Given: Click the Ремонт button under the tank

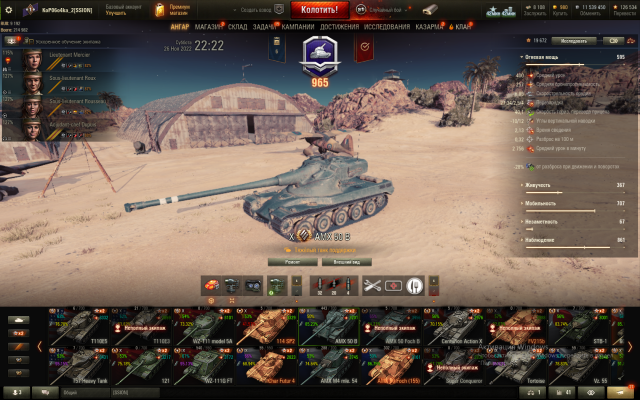Looking at the screenshot, I should (x=291, y=261).
